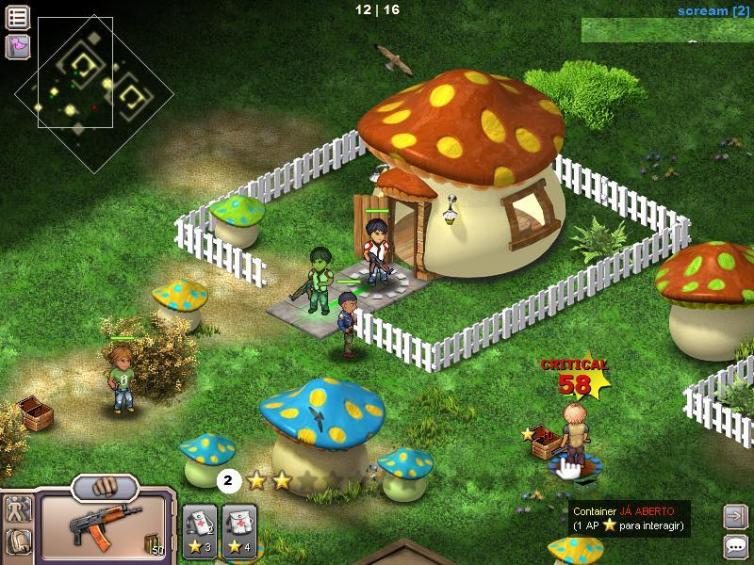Use the 4-star first aid bag
The image size is (754, 565).
click(239, 529)
